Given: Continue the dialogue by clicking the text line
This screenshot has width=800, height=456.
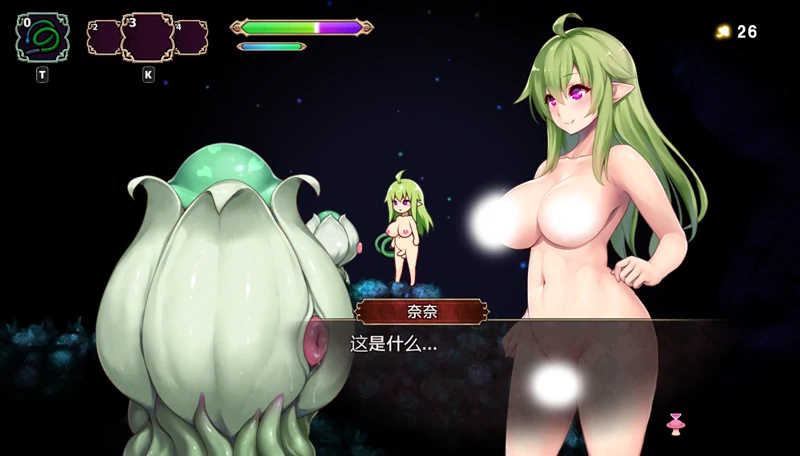Looking at the screenshot, I should click(x=393, y=344).
